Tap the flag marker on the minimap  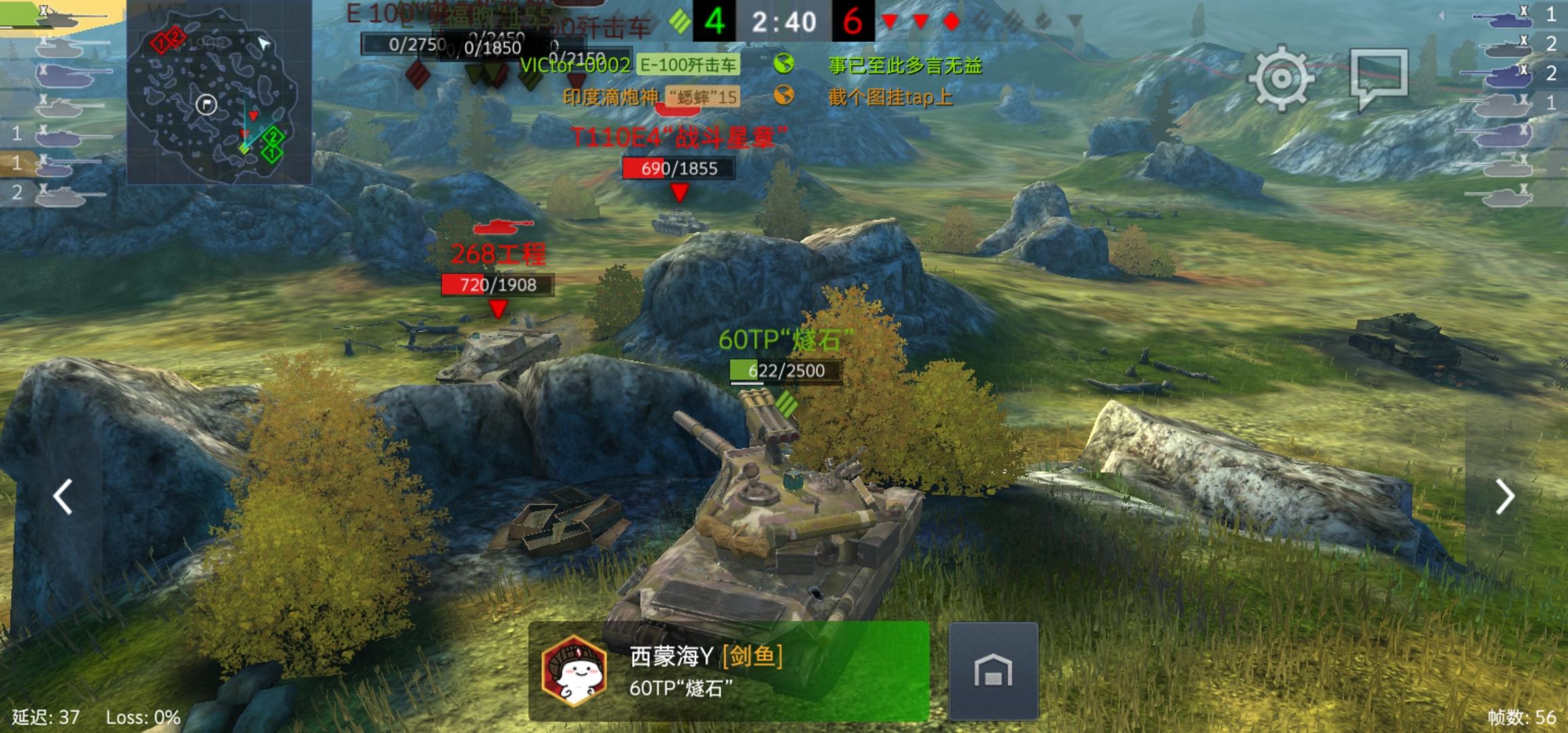(x=206, y=104)
